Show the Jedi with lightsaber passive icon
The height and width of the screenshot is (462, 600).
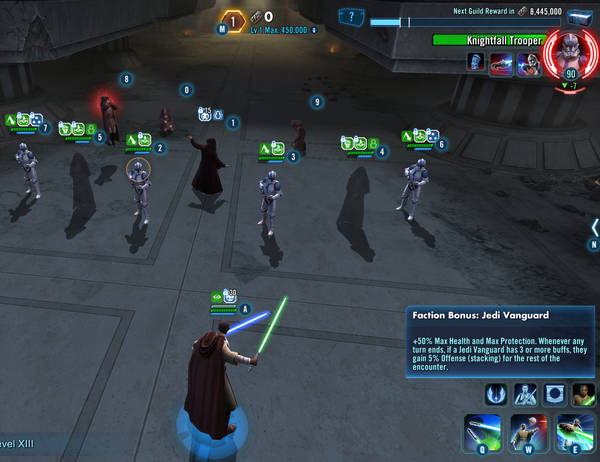[x=526, y=393]
